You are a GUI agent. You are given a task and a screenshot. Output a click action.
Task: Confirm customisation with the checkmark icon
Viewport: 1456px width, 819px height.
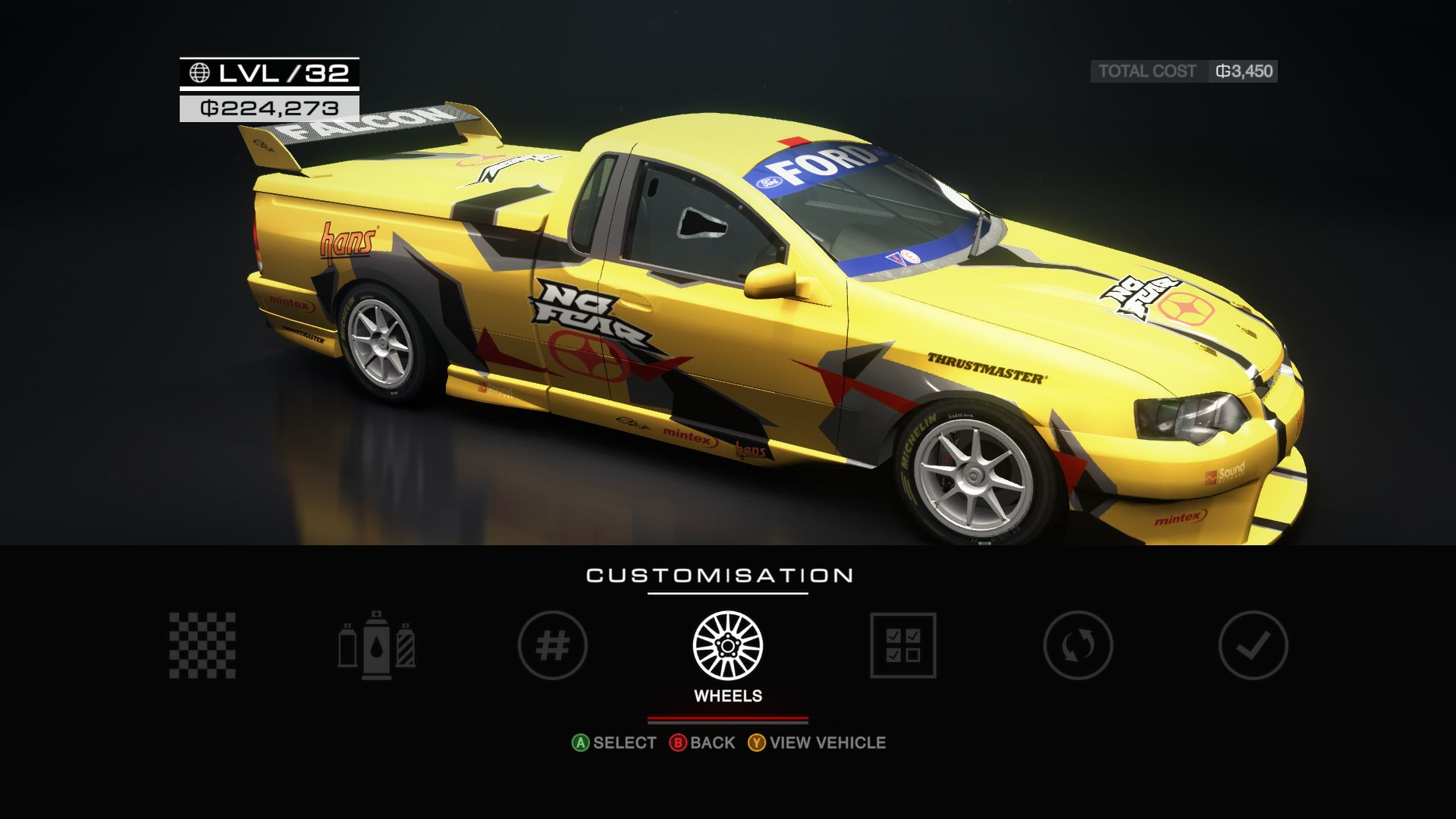(1253, 645)
